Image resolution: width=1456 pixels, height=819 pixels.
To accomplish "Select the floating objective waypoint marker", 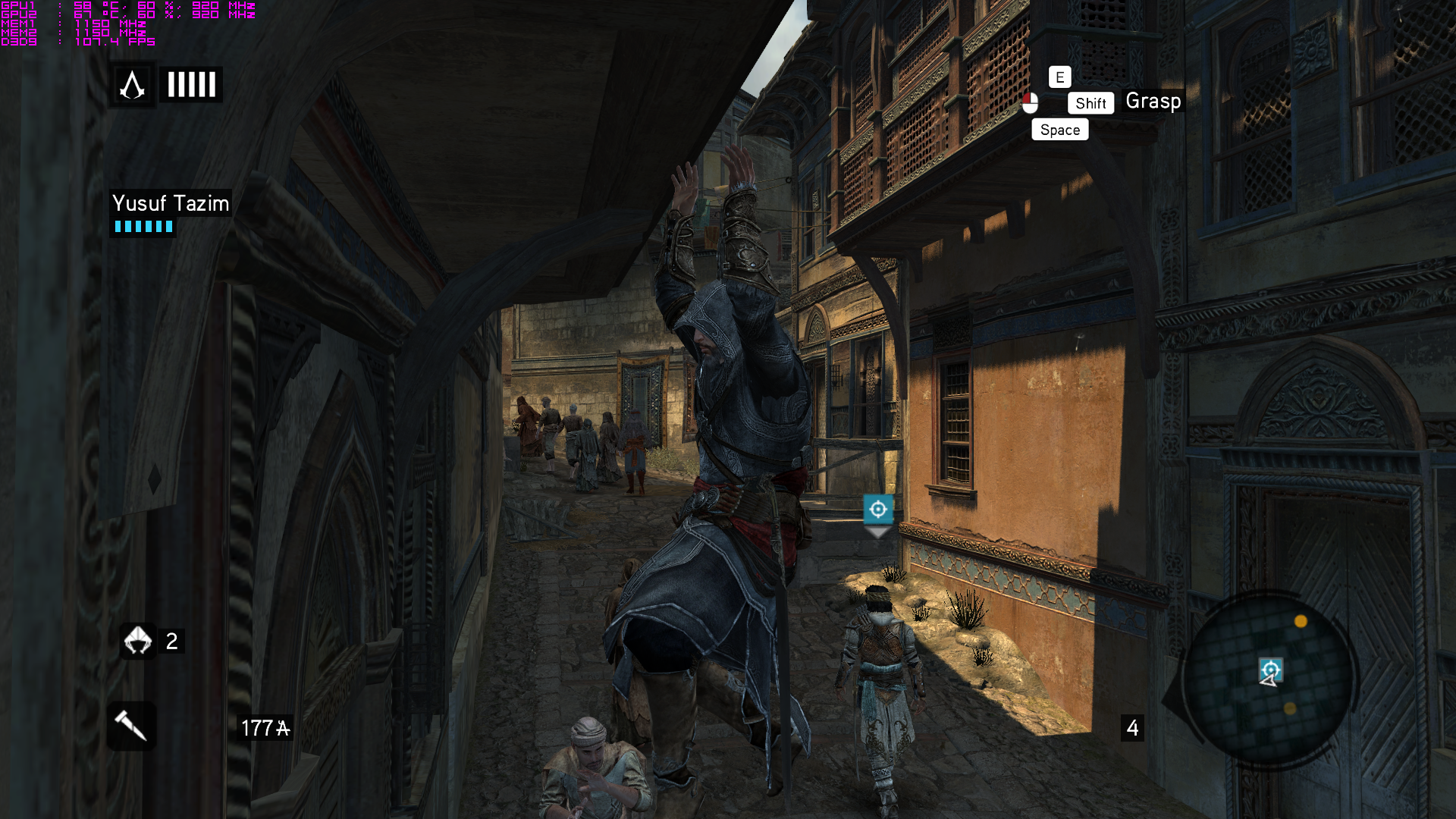I will pyautogui.click(x=877, y=510).
